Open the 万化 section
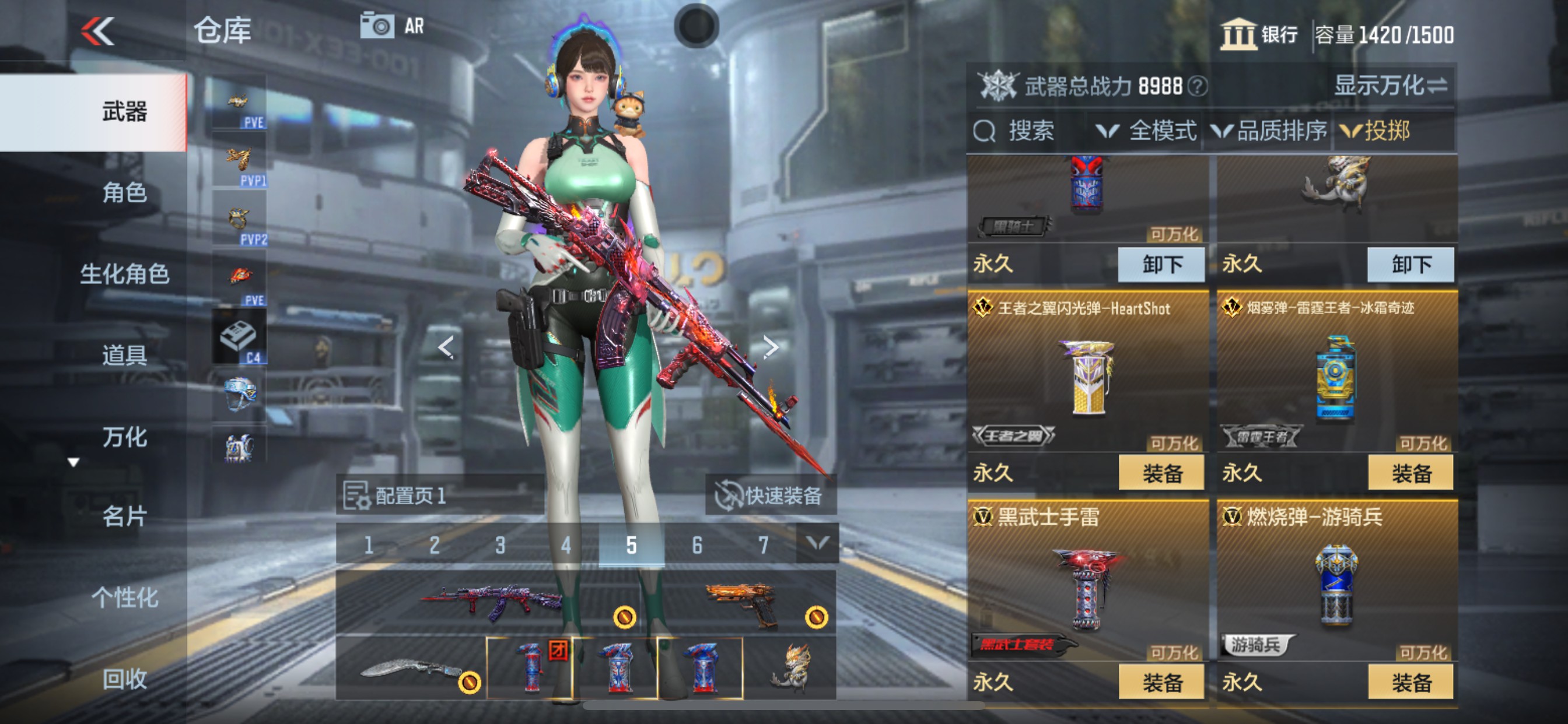The width and height of the screenshot is (1568, 724). 124,436
